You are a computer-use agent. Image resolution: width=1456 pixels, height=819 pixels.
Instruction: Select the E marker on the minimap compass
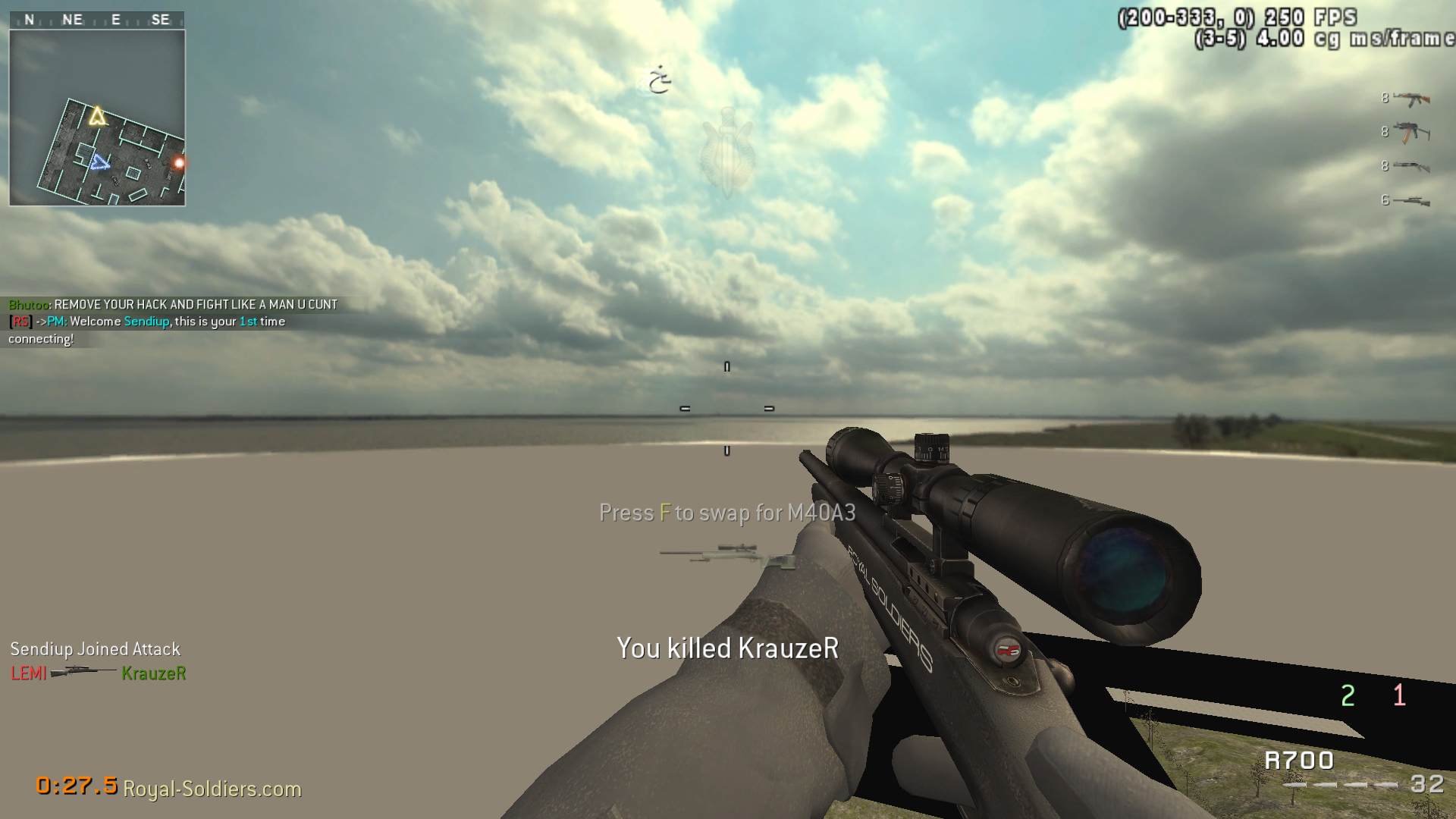point(115,19)
